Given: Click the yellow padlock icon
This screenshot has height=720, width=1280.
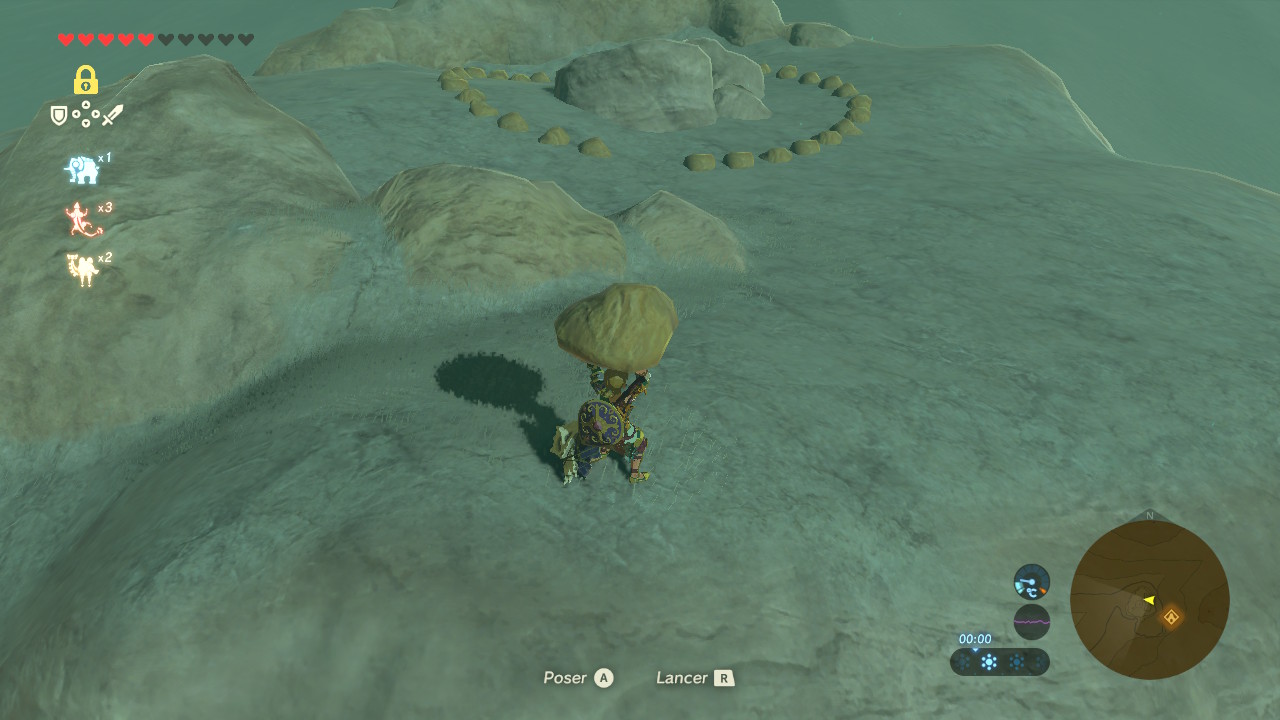Looking at the screenshot, I should [85, 80].
